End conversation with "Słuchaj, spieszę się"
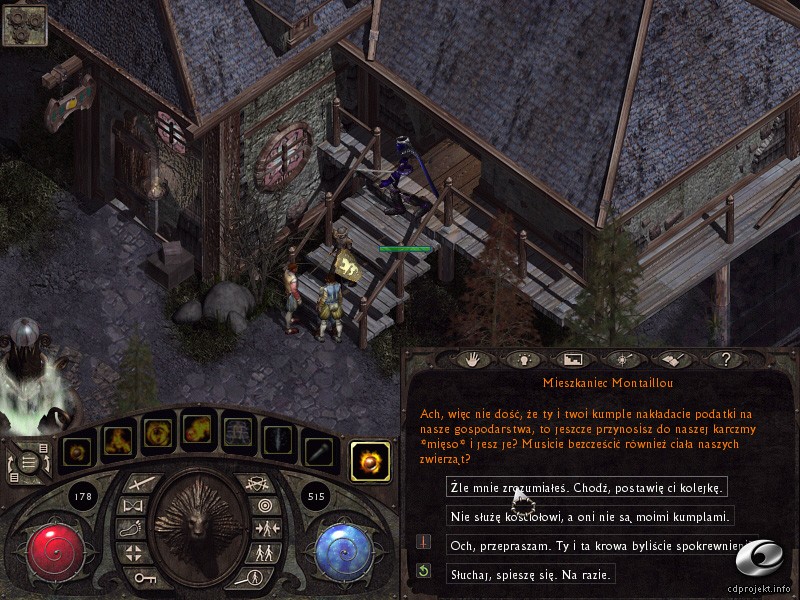 (531, 574)
